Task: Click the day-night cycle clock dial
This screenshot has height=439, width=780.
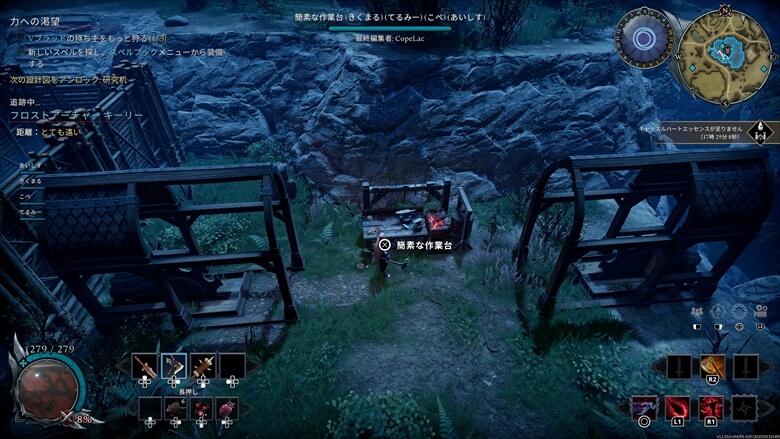Action: pyautogui.click(x=644, y=40)
